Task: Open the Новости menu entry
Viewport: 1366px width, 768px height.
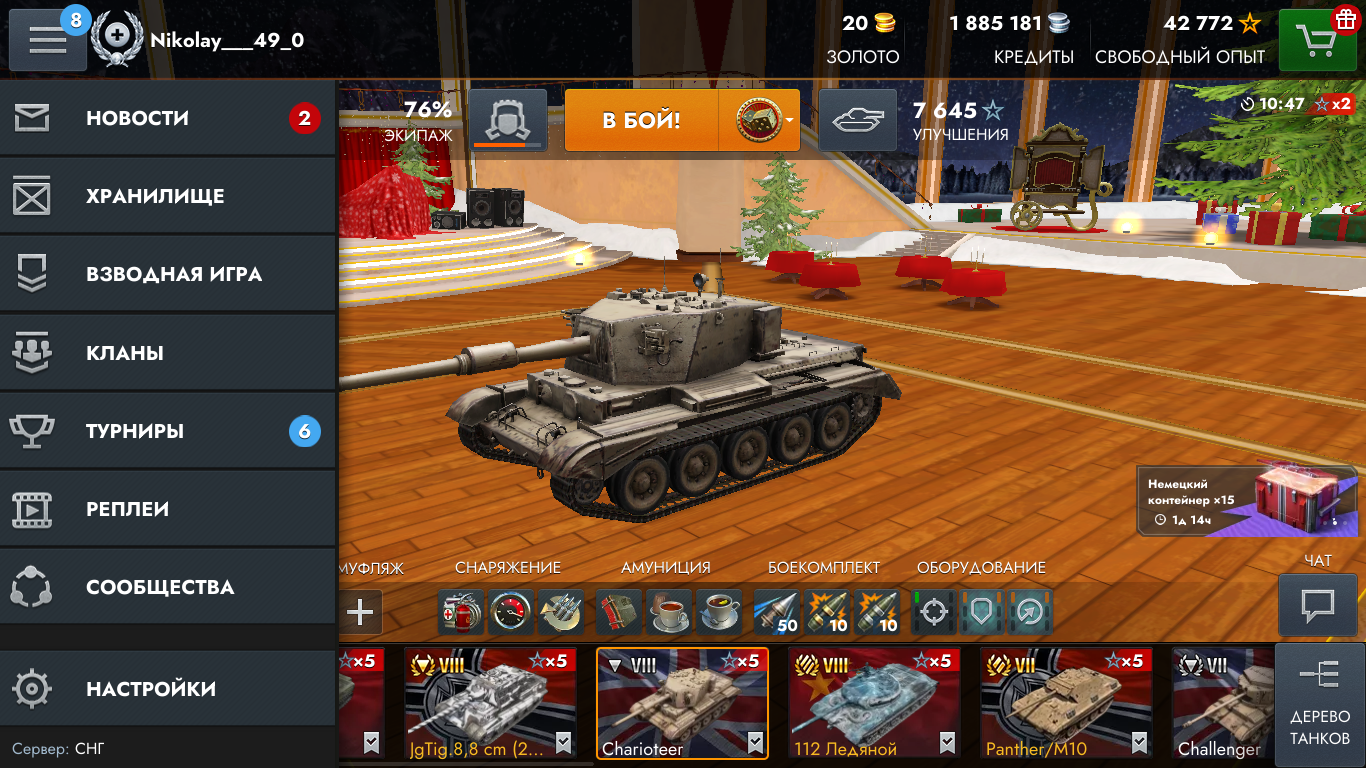Action: click(167, 119)
